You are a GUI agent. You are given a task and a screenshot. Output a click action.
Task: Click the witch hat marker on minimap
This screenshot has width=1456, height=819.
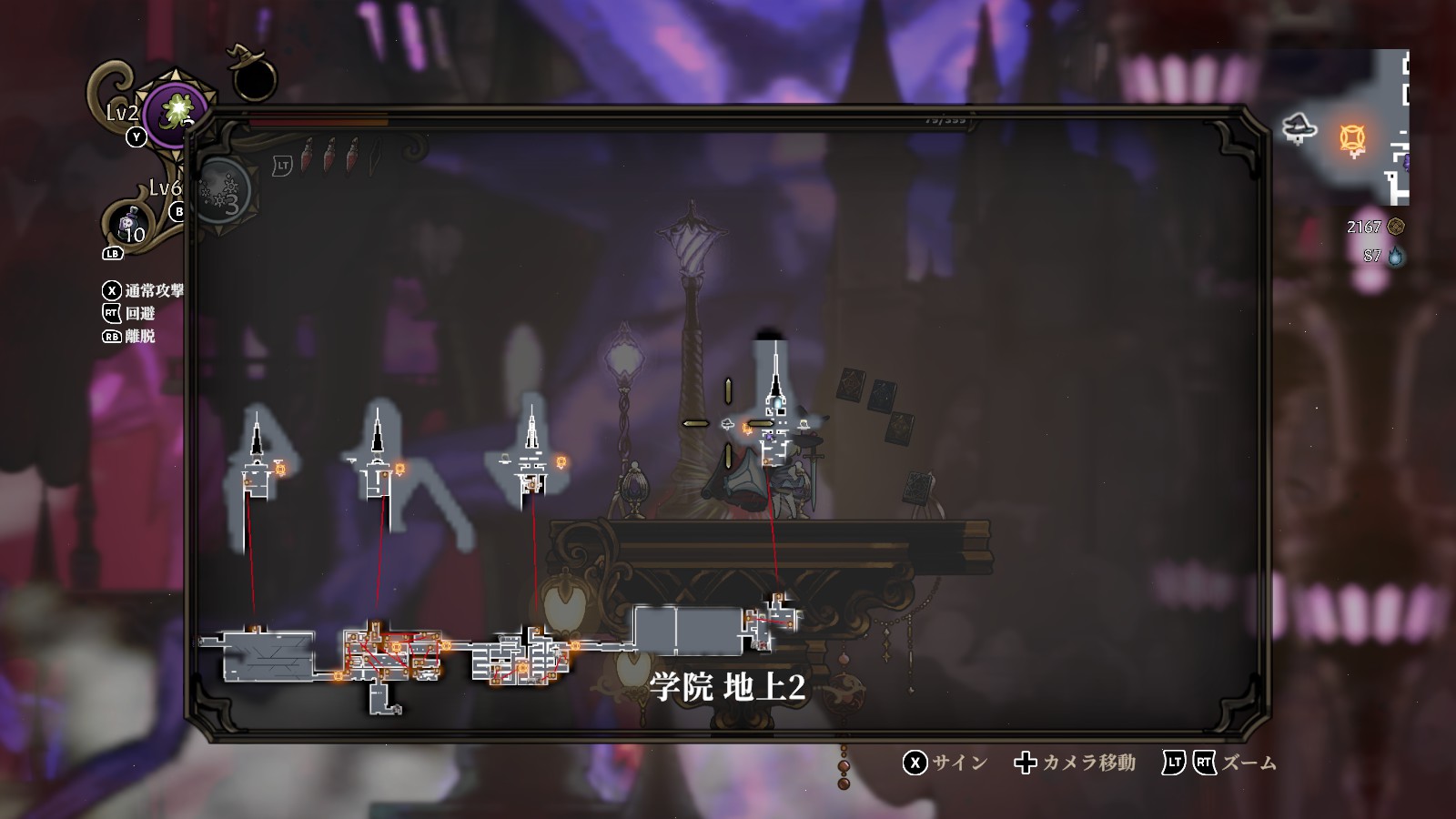point(1300,127)
